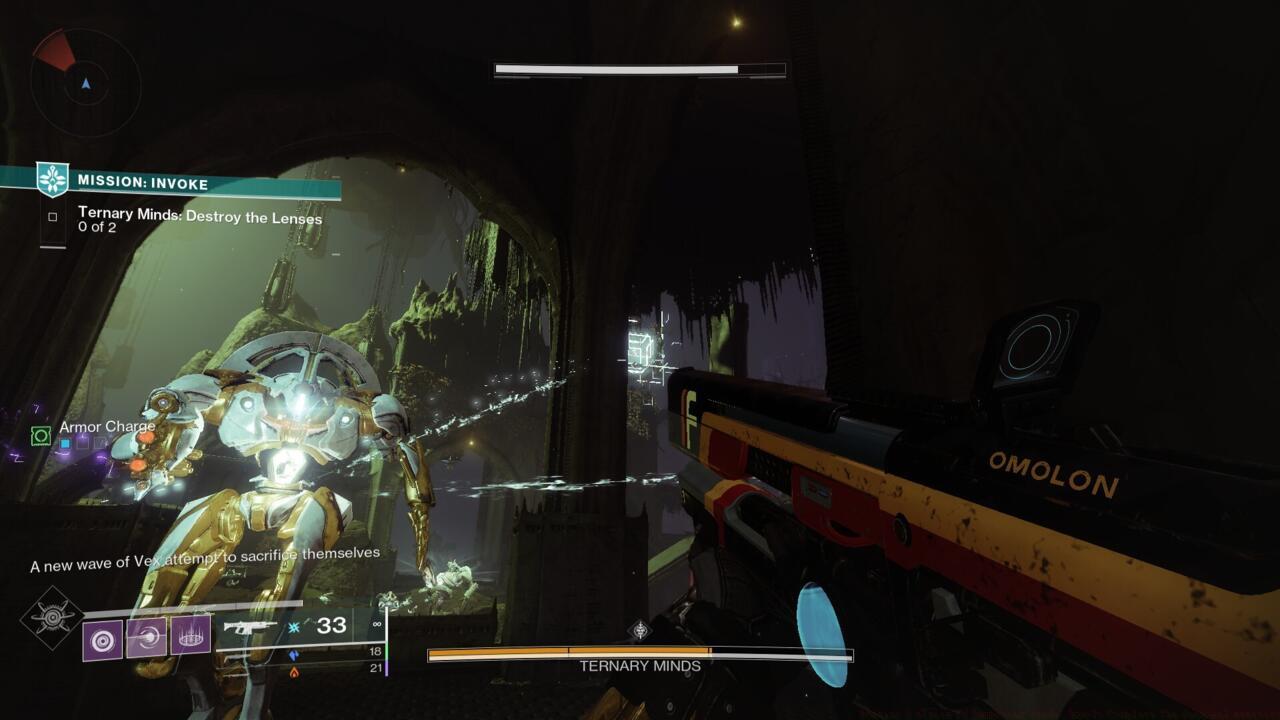Toggle the first Armor Charge stack square
The width and height of the screenshot is (1280, 720).
click(x=64, y=444)
